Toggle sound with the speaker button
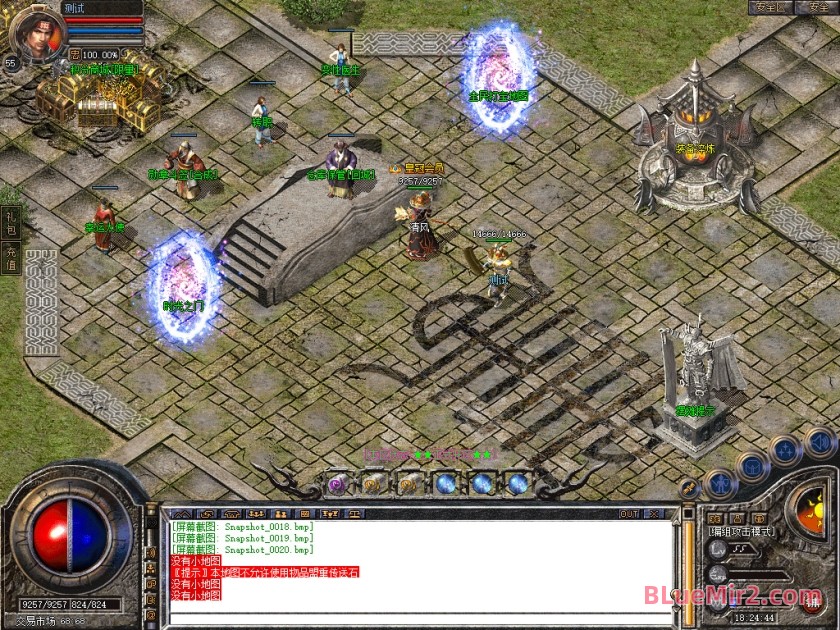This screenshot has width=840, height=630. click(x=819, y=441)
